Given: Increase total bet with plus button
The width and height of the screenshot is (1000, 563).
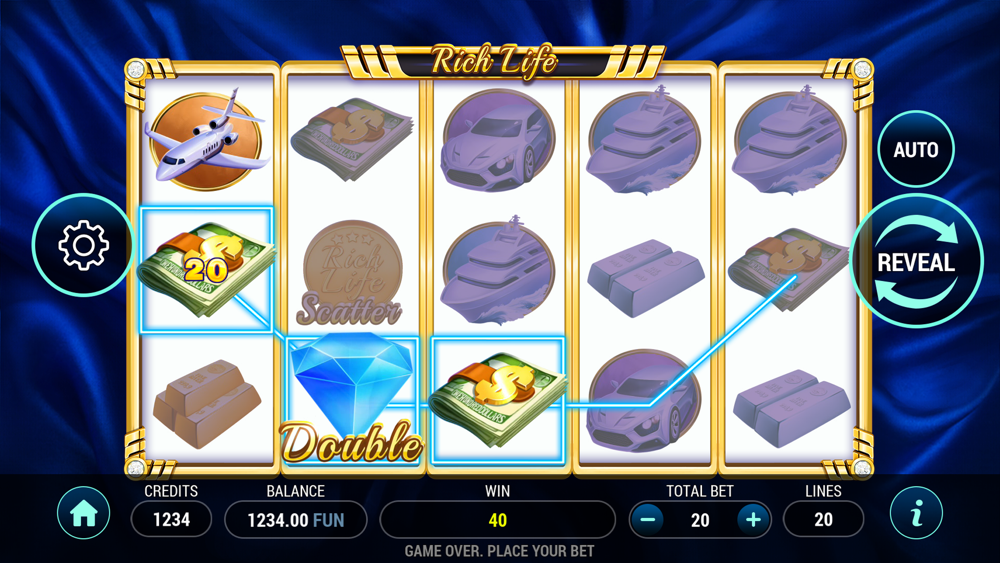Looking at the screenshot, I should click(753, 519).
